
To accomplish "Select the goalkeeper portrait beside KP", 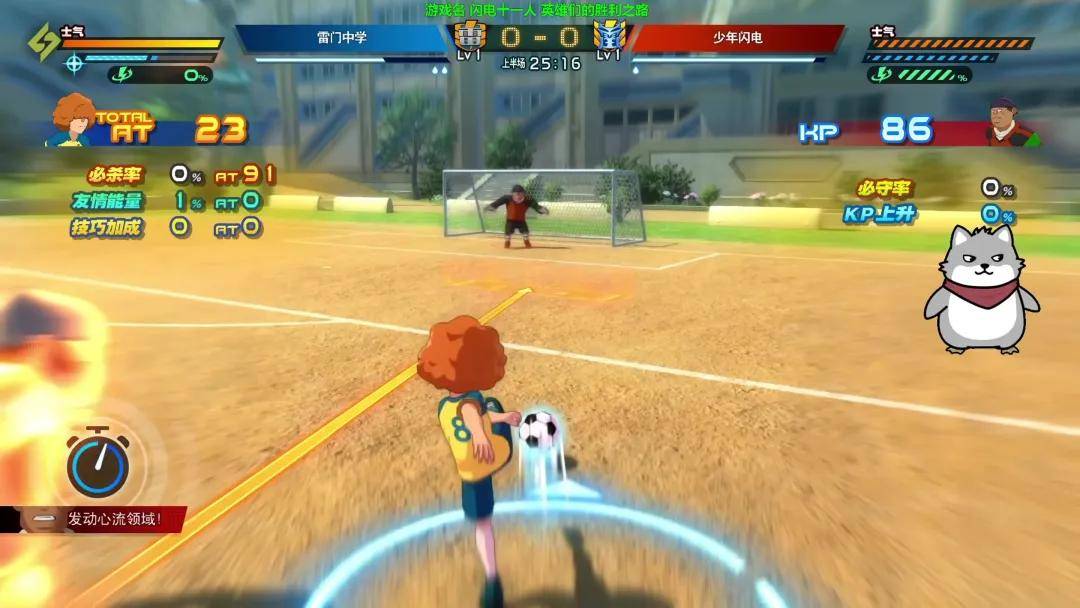I will pos(1002,123).
